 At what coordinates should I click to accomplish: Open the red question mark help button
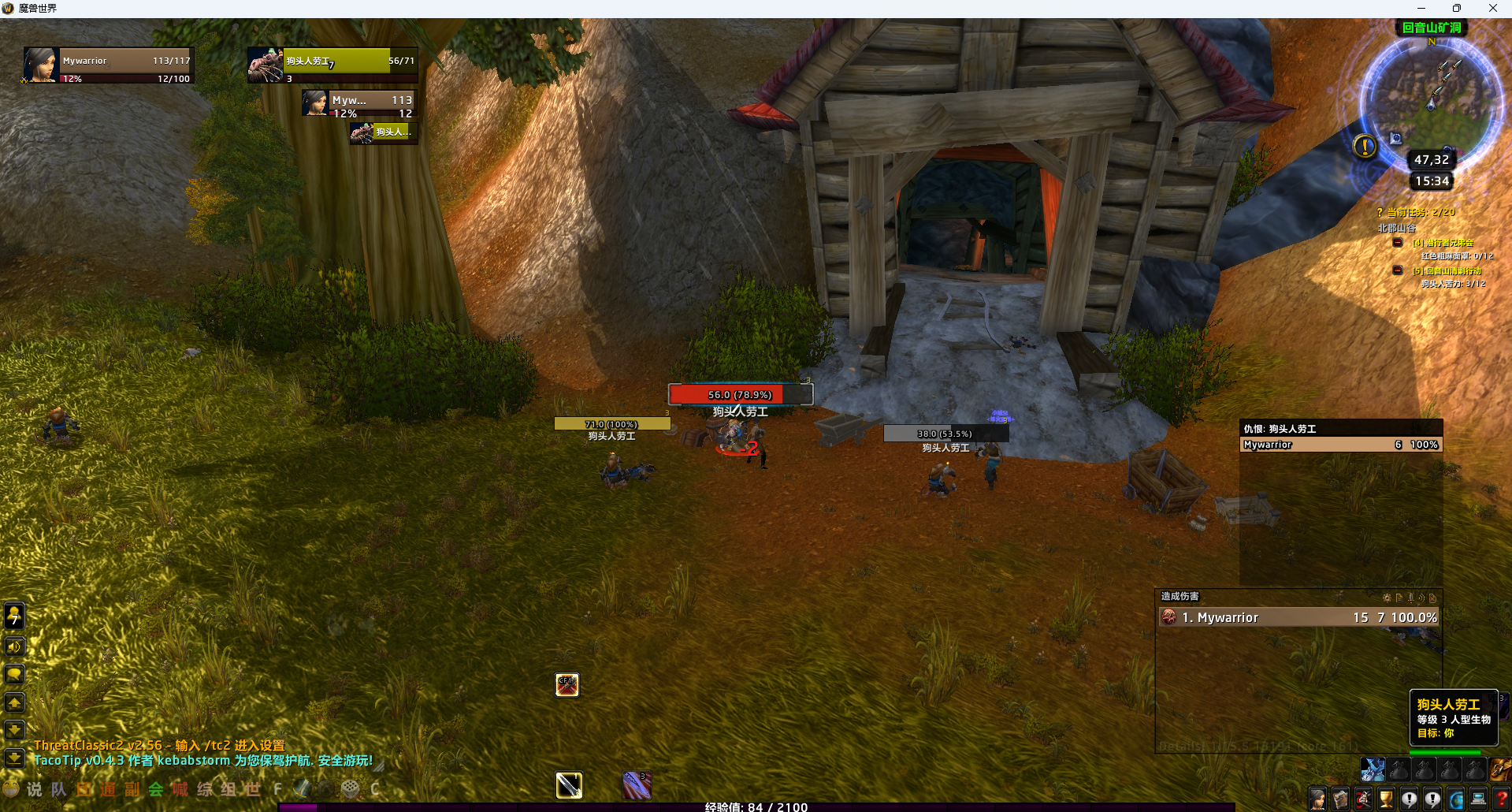(1501, 799)
